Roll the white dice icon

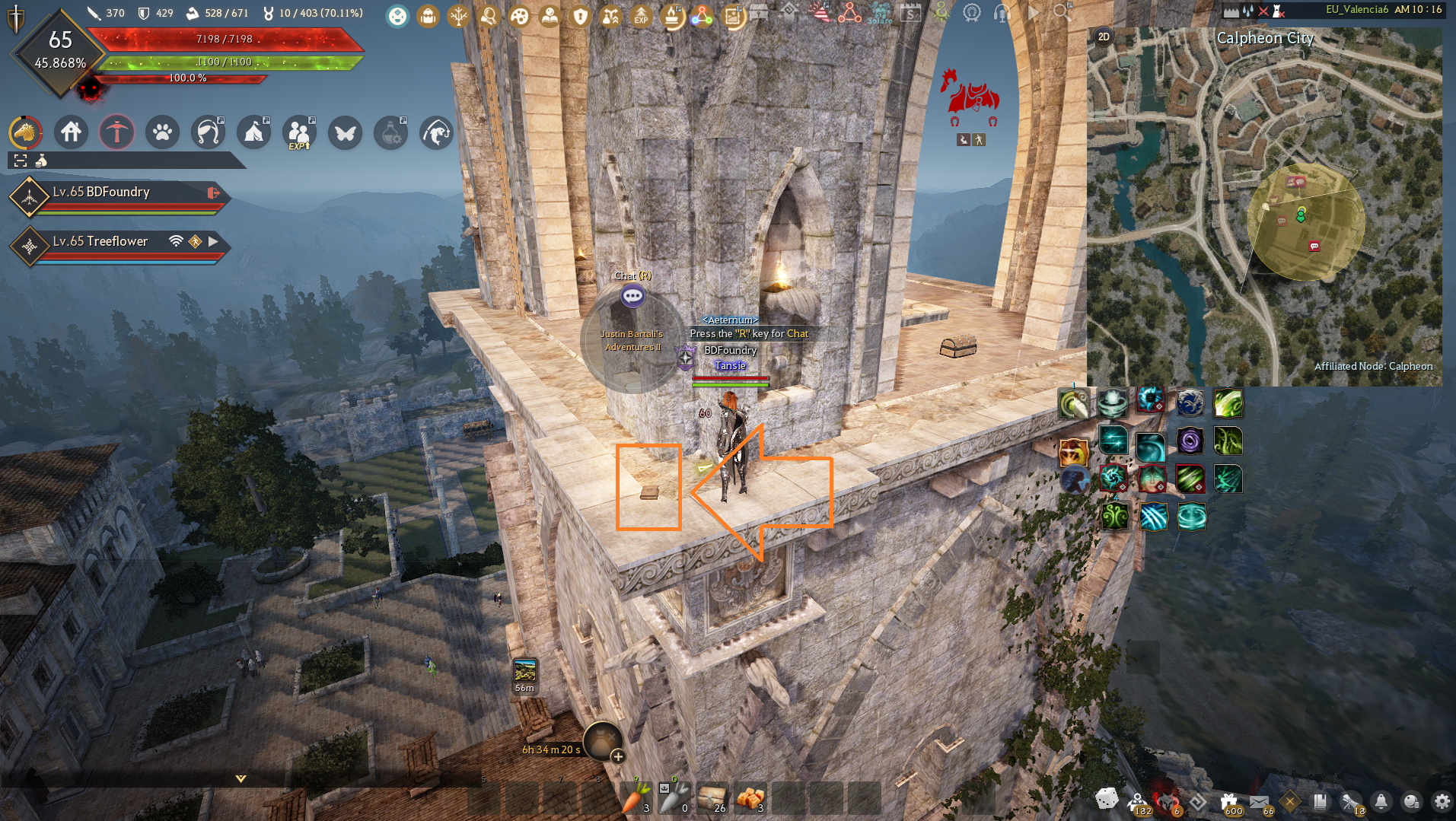(1106, 799)
